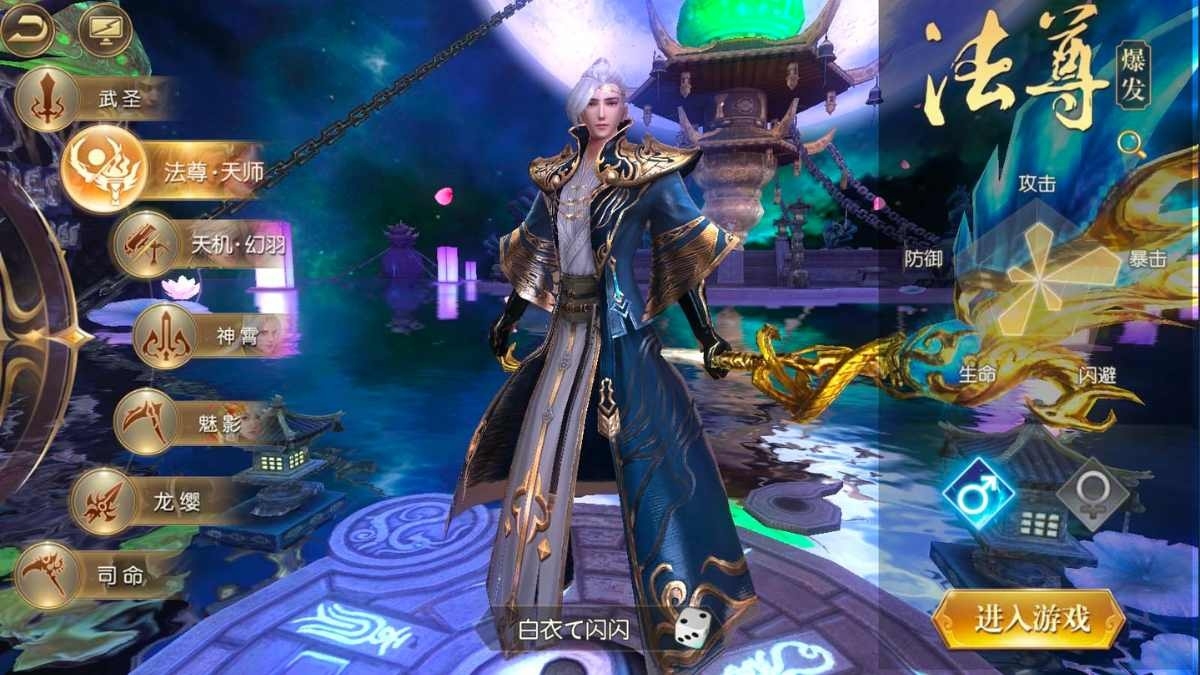
Task: Pick the 神霄 class
Action: (165, 337)
